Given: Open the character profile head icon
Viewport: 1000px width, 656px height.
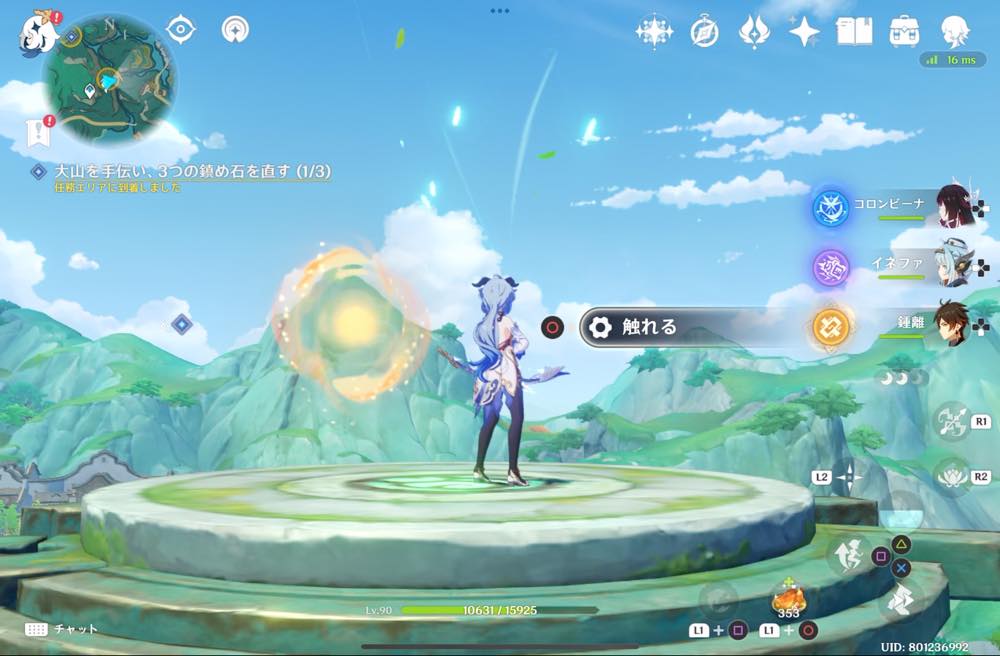Looking at the screenshot, I should click(955, 31).
